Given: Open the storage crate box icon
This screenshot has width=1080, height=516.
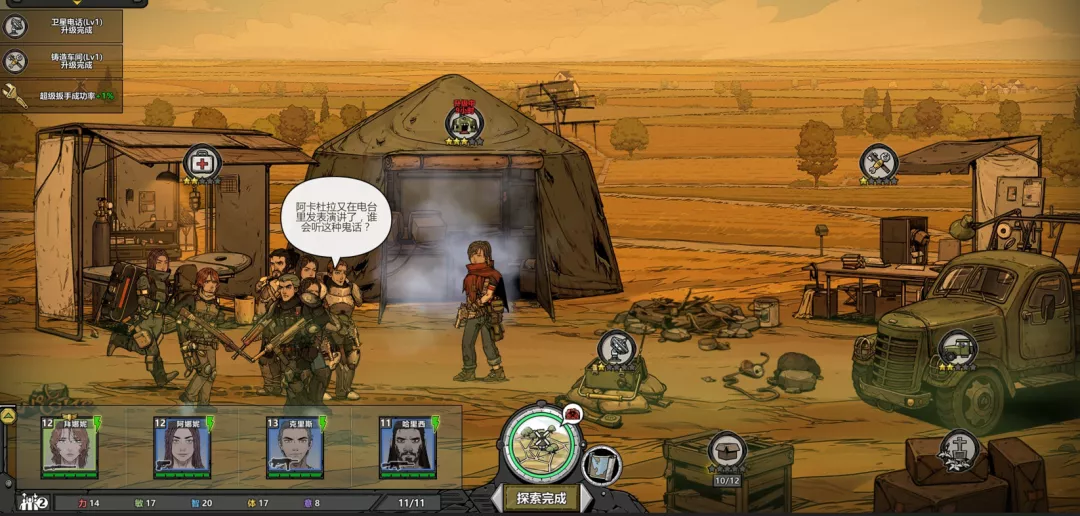Looking at the screenshot, I should pos(727,450).
